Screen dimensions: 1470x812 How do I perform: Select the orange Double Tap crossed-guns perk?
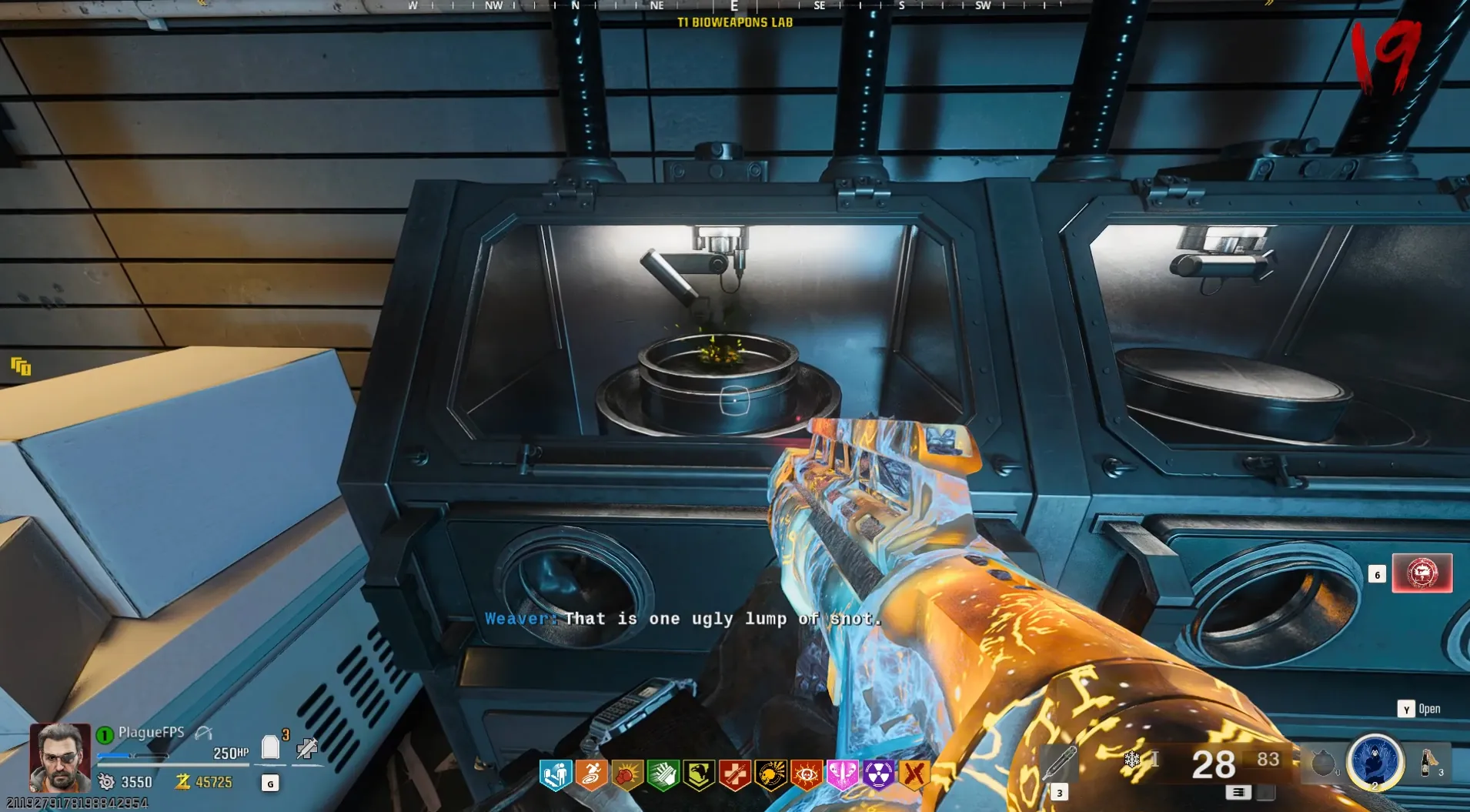coord(914,774)
